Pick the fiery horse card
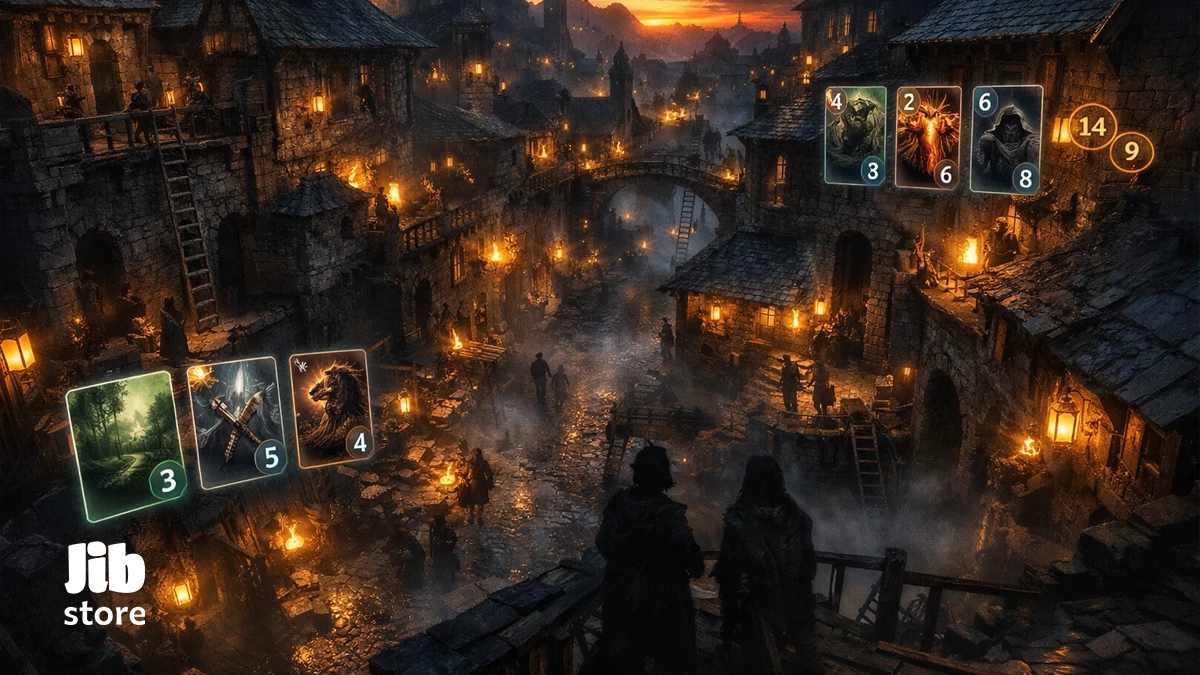 (x=330, y=408)
